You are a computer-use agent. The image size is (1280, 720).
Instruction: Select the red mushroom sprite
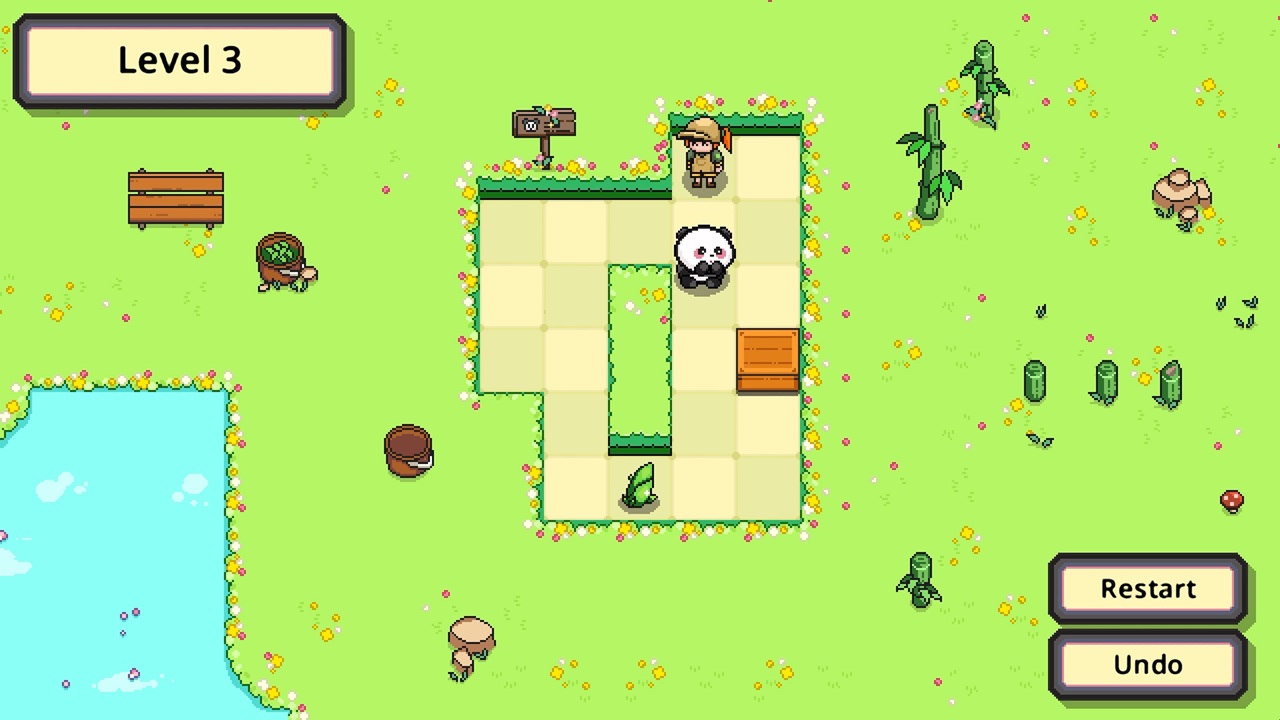[x=1232, y=502]
